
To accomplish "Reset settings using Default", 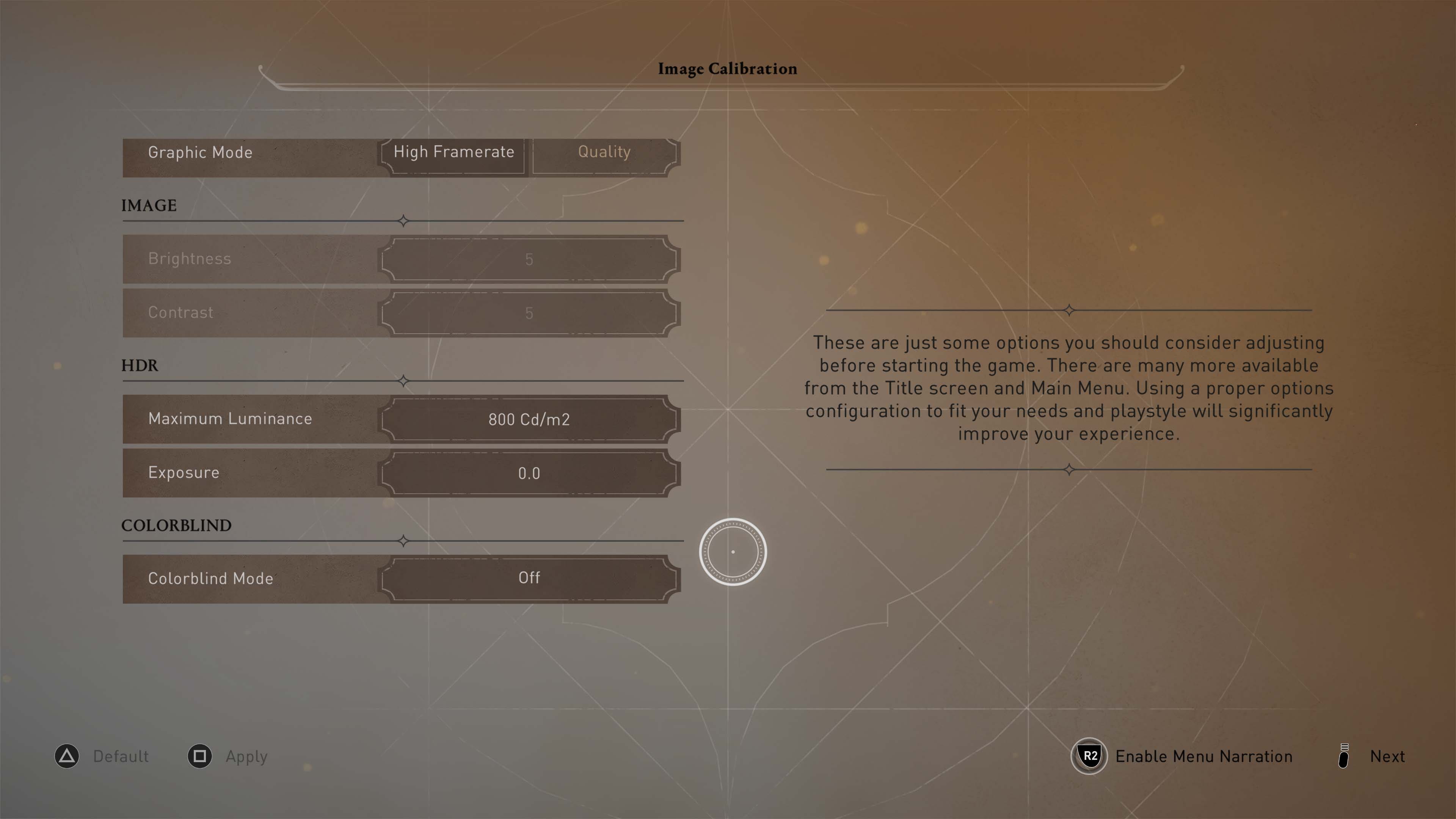I will click(121, 756).
